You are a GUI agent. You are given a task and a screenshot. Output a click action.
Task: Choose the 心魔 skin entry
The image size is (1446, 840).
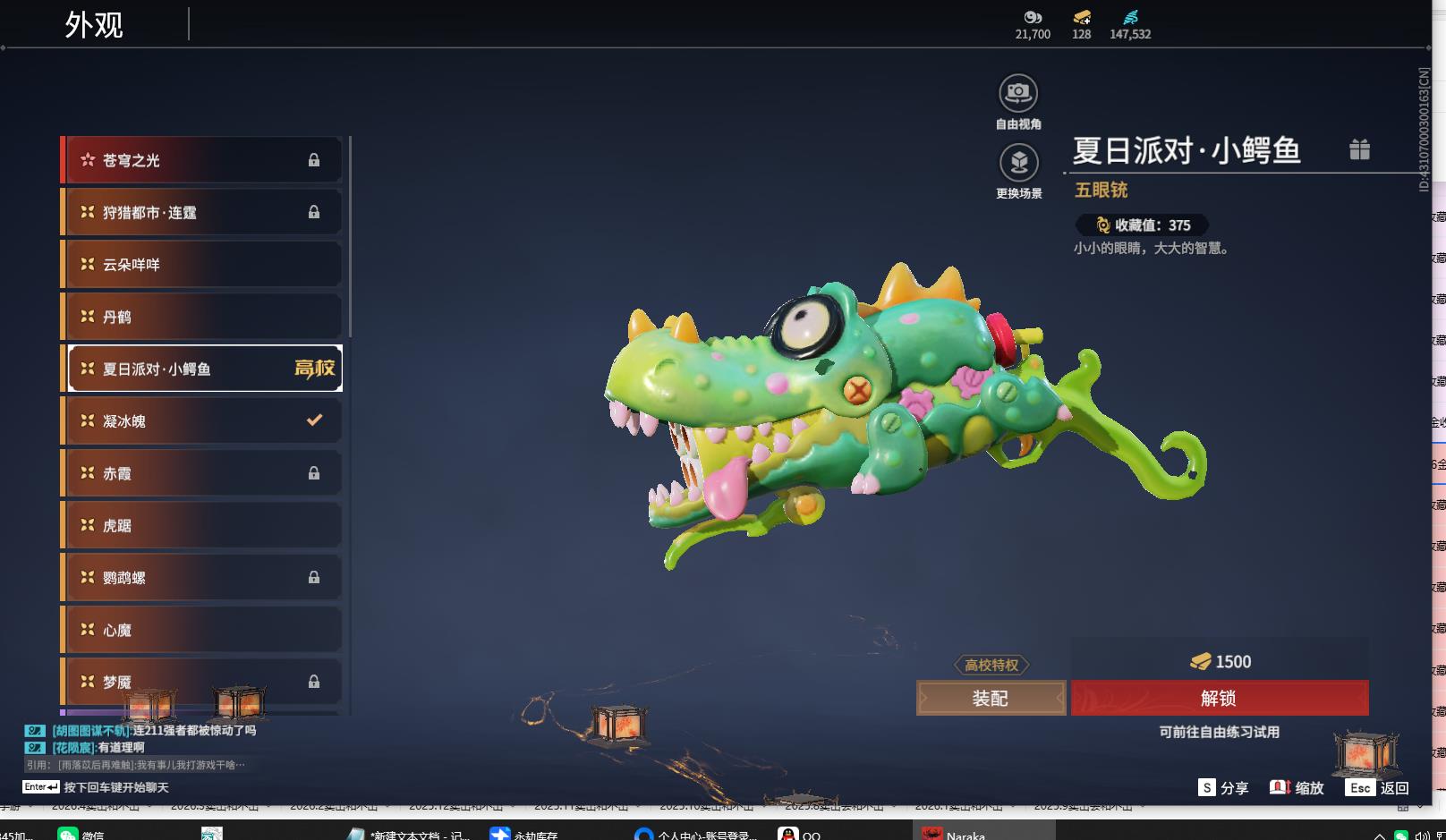[203, 630]
